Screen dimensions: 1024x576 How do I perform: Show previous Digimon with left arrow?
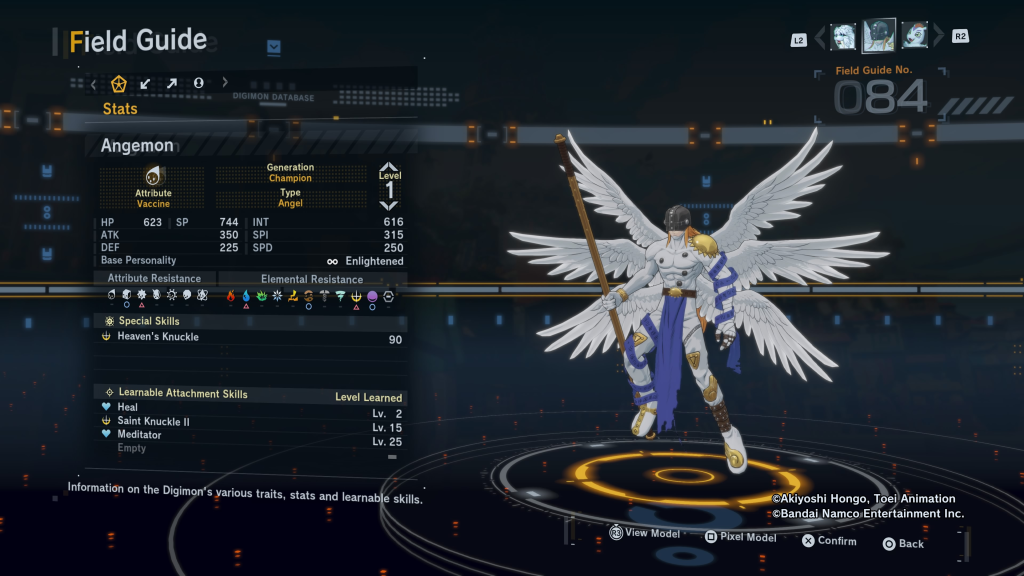click(820, 38)
